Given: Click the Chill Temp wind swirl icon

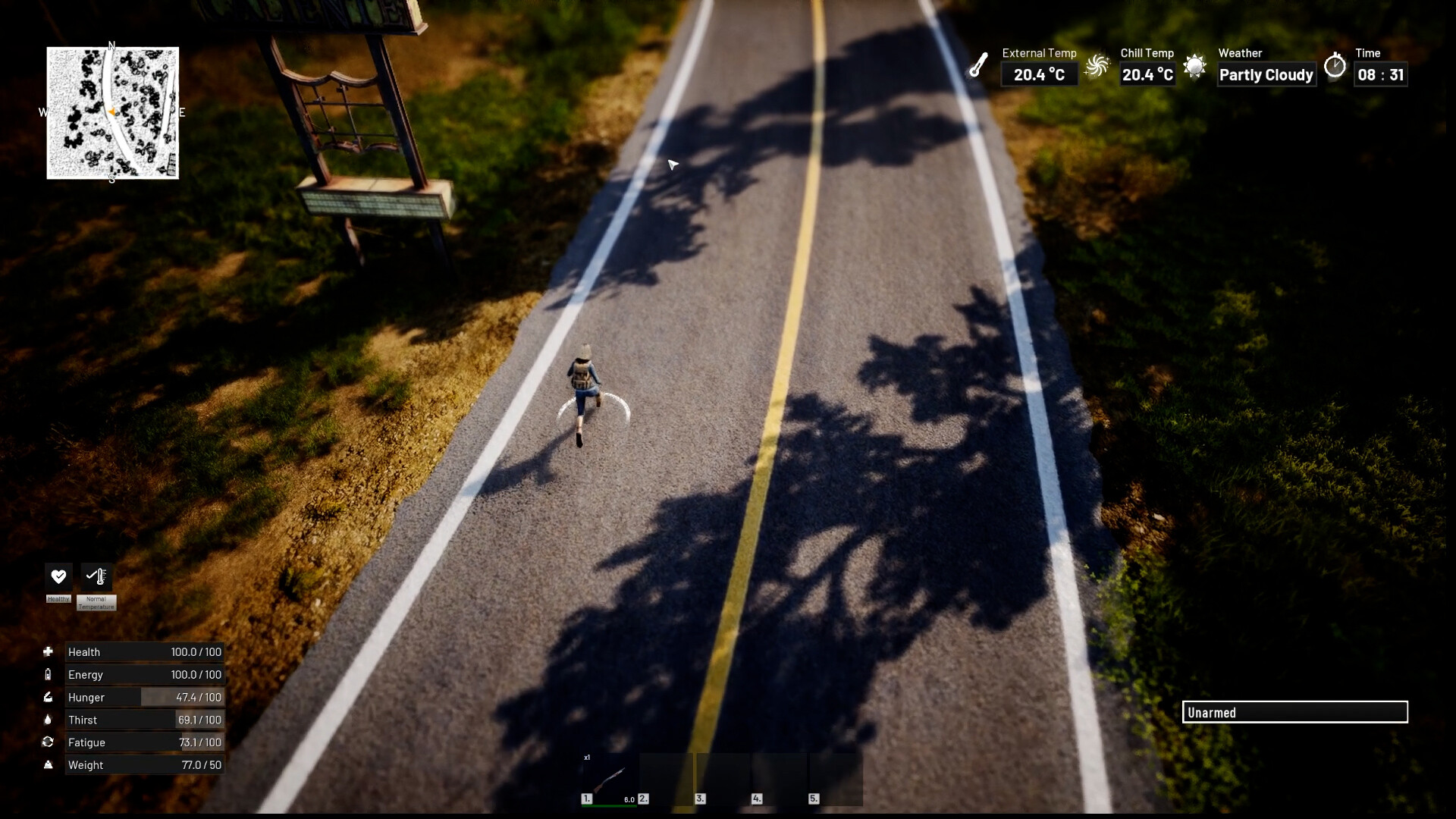Looking at the screenshot, I should click(x=1097, y=66).
